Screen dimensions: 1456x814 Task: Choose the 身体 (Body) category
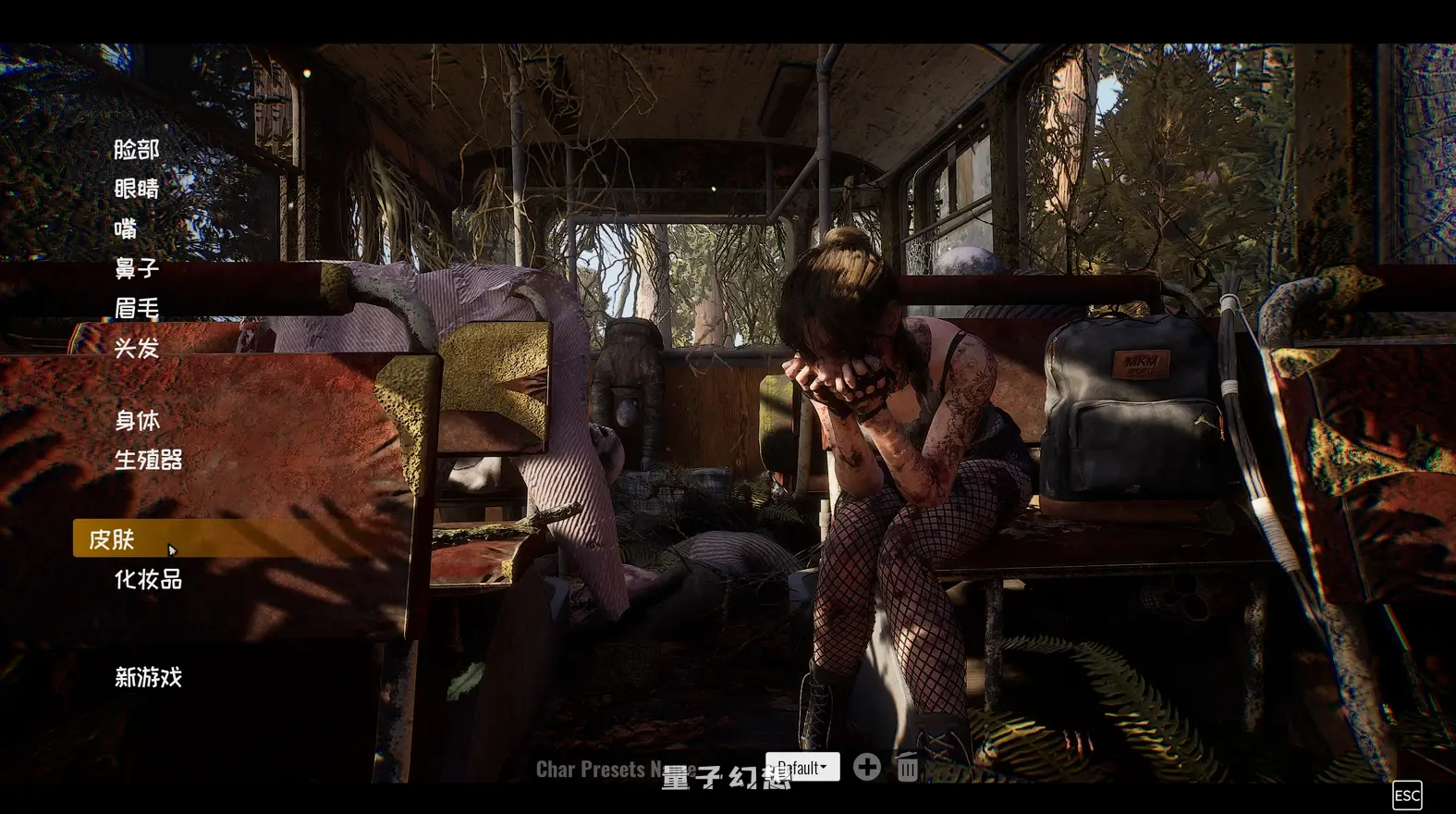137,420
